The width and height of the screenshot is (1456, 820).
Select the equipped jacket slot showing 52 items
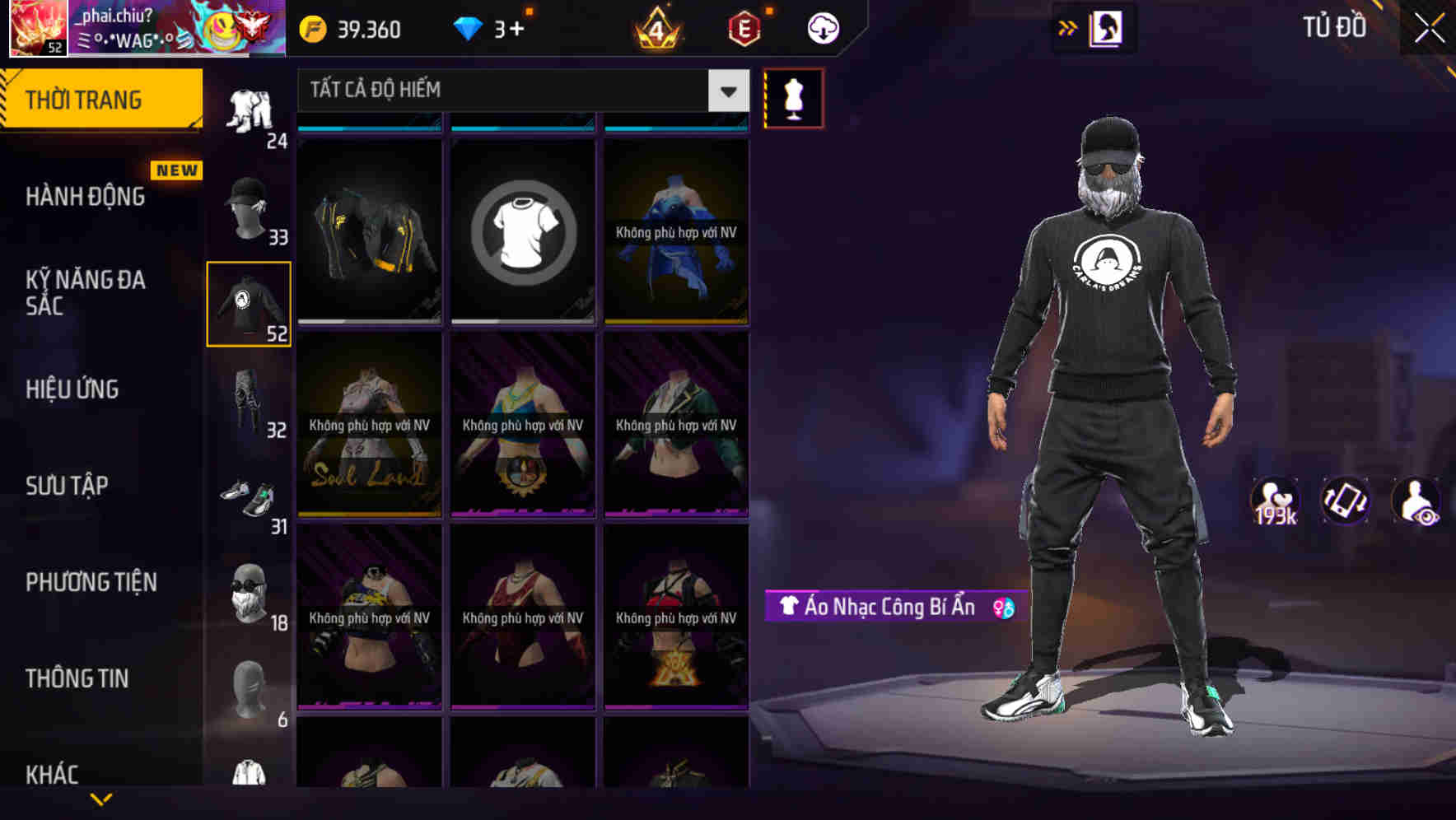pos(248,303)
